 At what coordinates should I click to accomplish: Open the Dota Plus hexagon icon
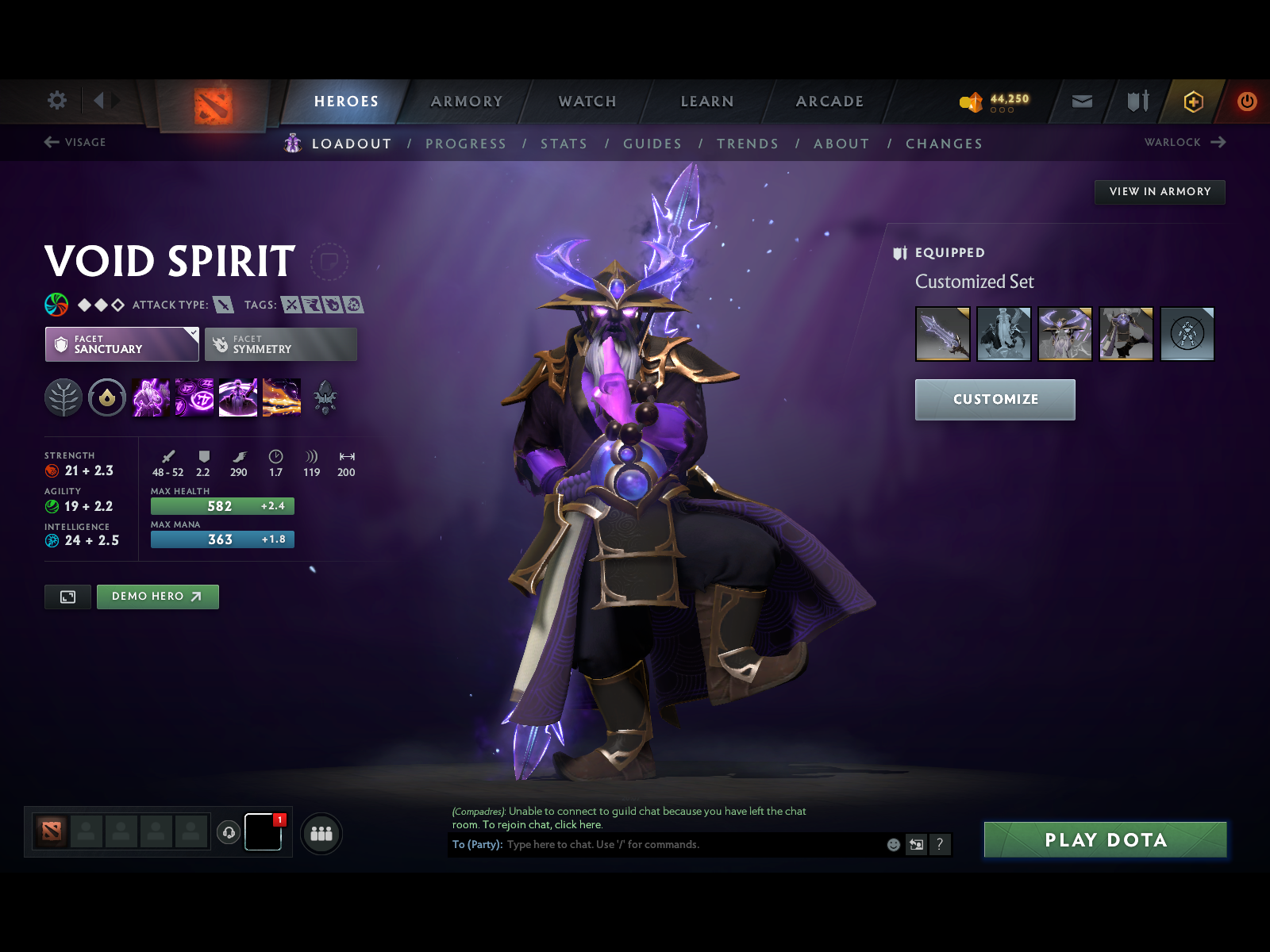pos(1194,102)
